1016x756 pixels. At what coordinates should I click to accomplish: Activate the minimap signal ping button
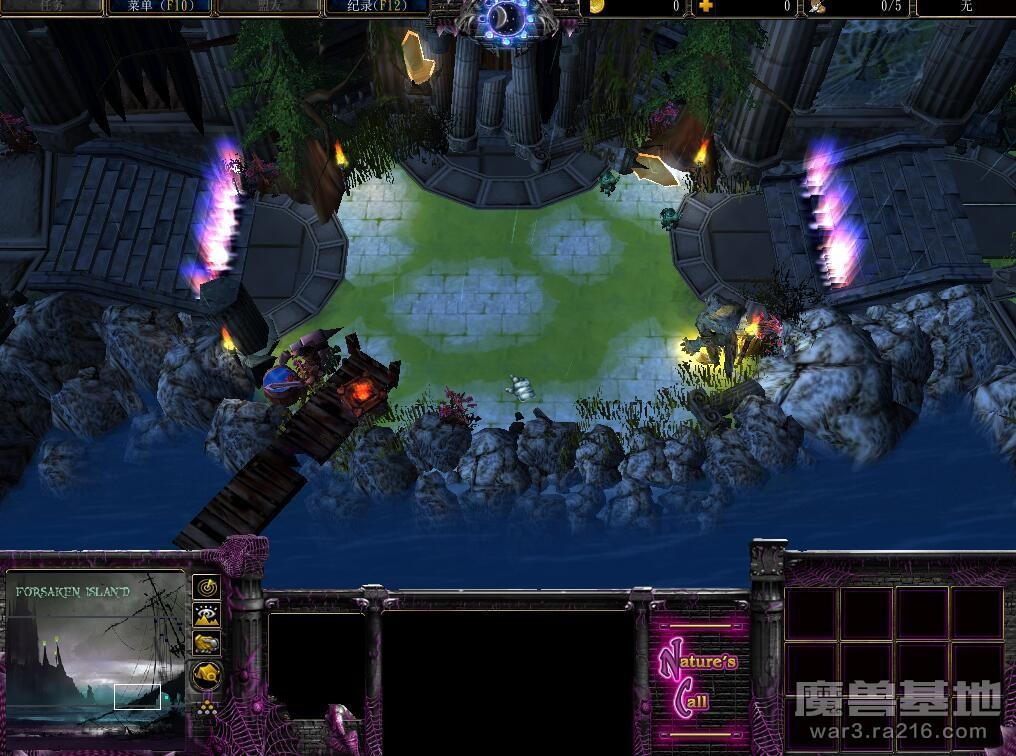(207, 586)
